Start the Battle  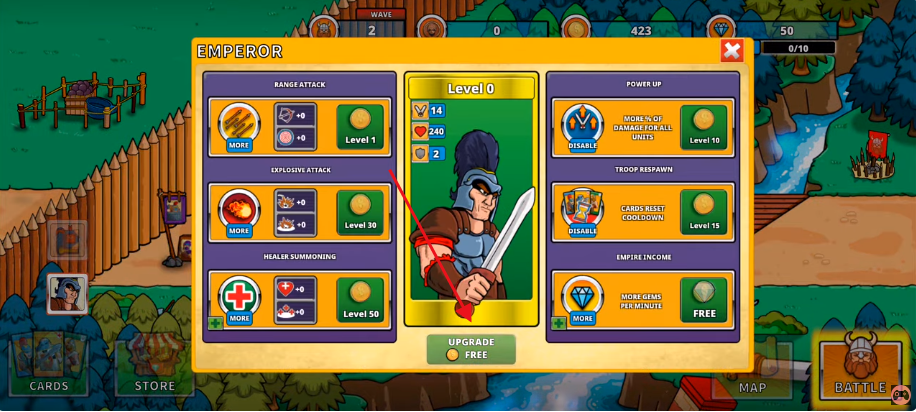(x=860, y=365)
